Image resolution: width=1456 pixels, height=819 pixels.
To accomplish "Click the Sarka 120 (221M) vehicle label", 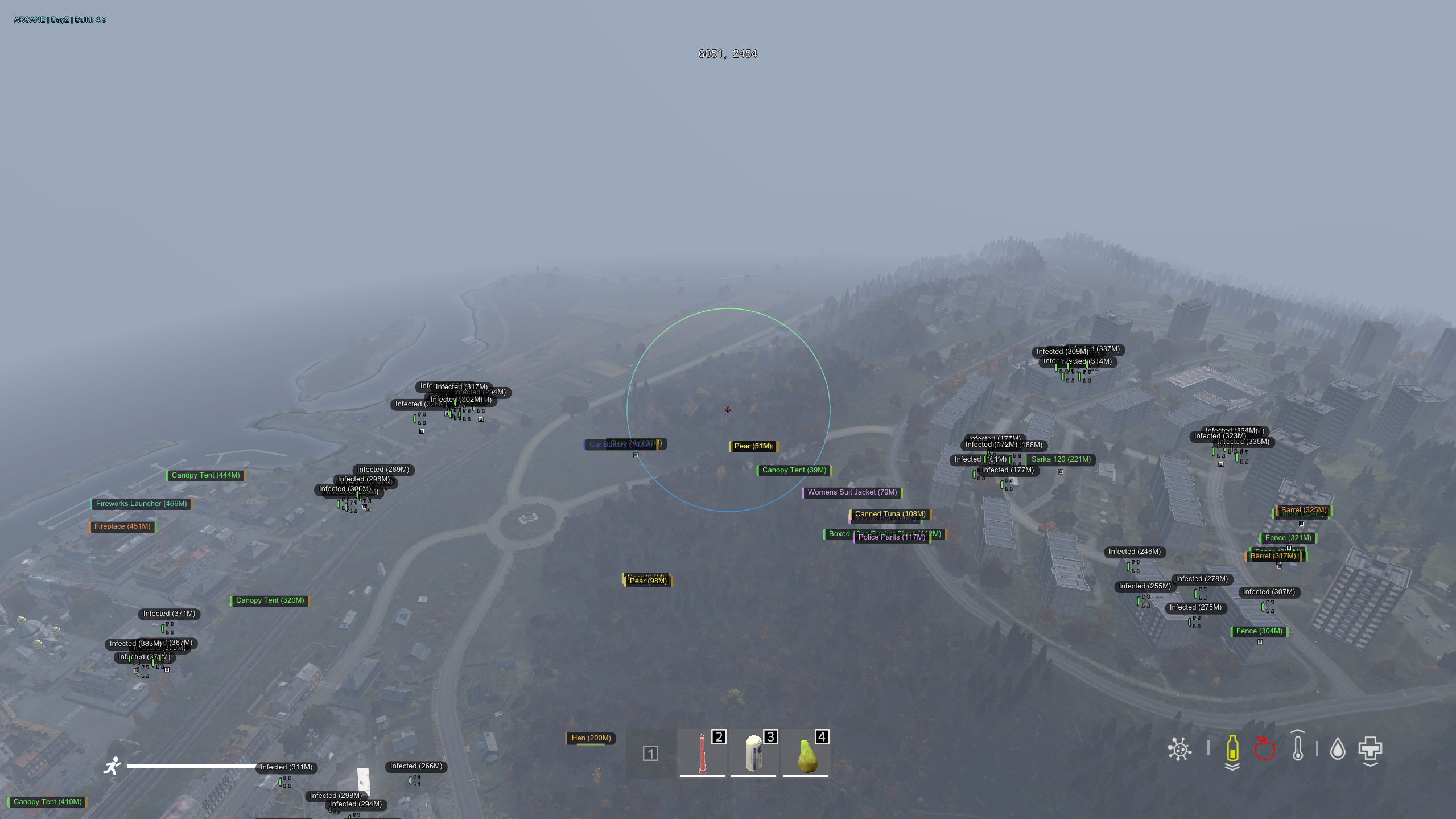I will (1061, 459).
